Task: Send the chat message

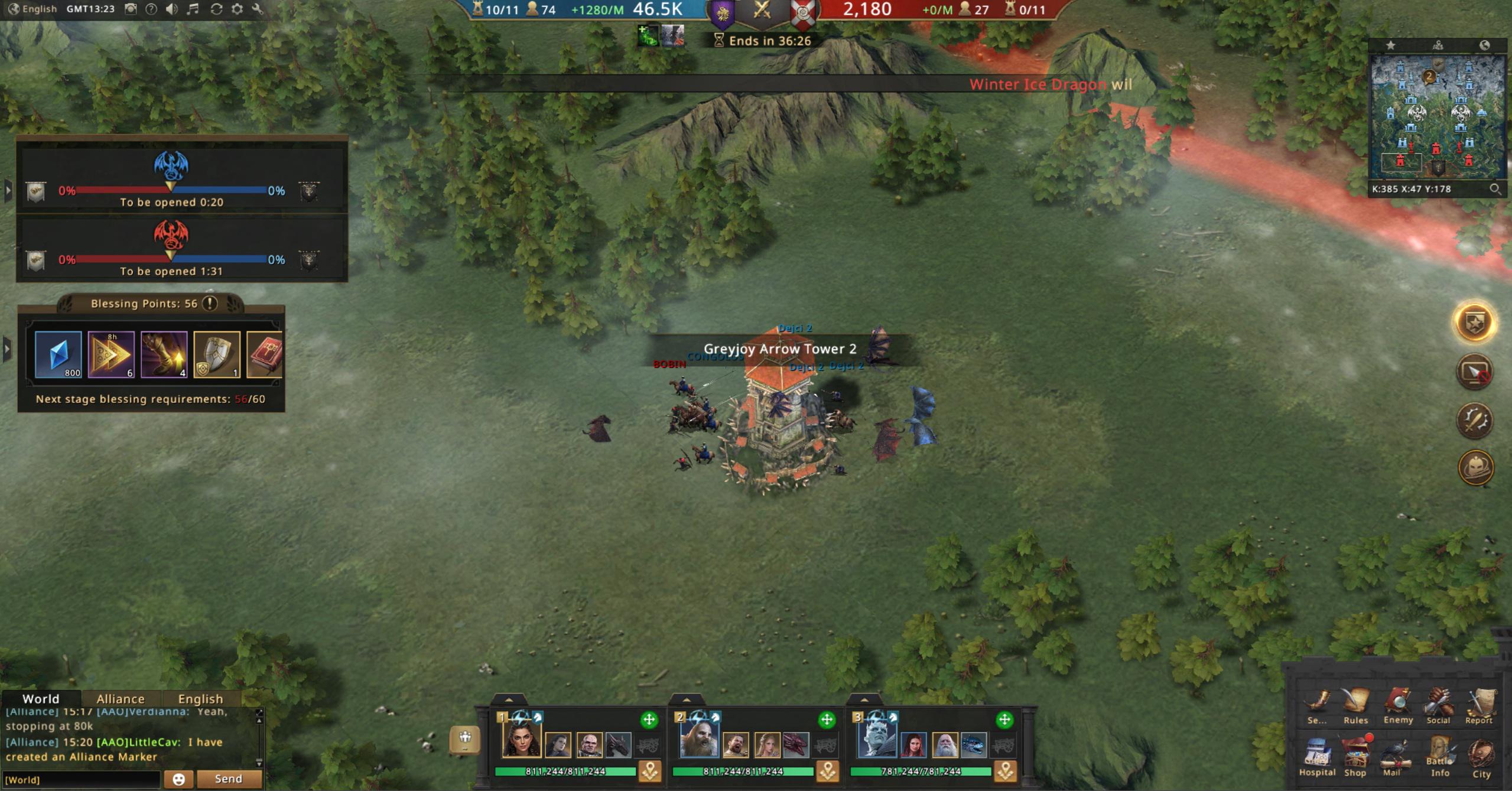Action: tap(228, 779)
